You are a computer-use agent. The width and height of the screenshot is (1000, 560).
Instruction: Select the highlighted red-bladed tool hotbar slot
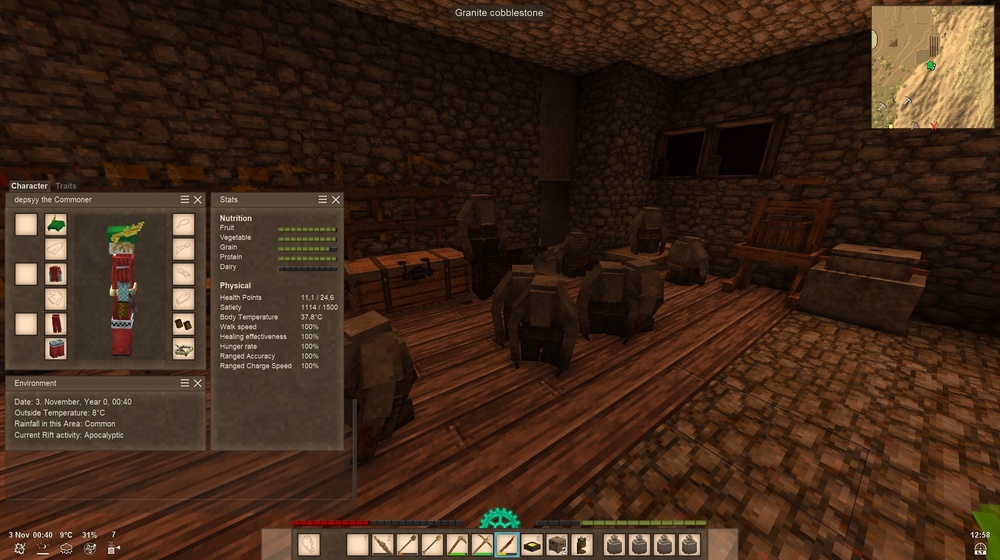click(x=507, y=544)
